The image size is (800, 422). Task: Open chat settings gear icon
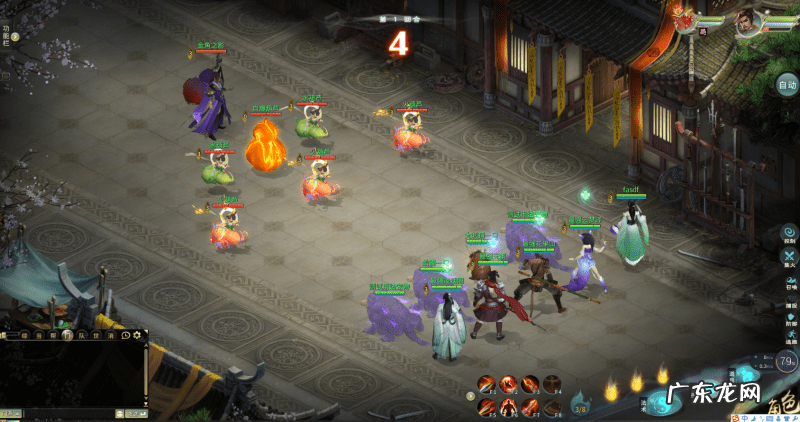click(138, 336)
